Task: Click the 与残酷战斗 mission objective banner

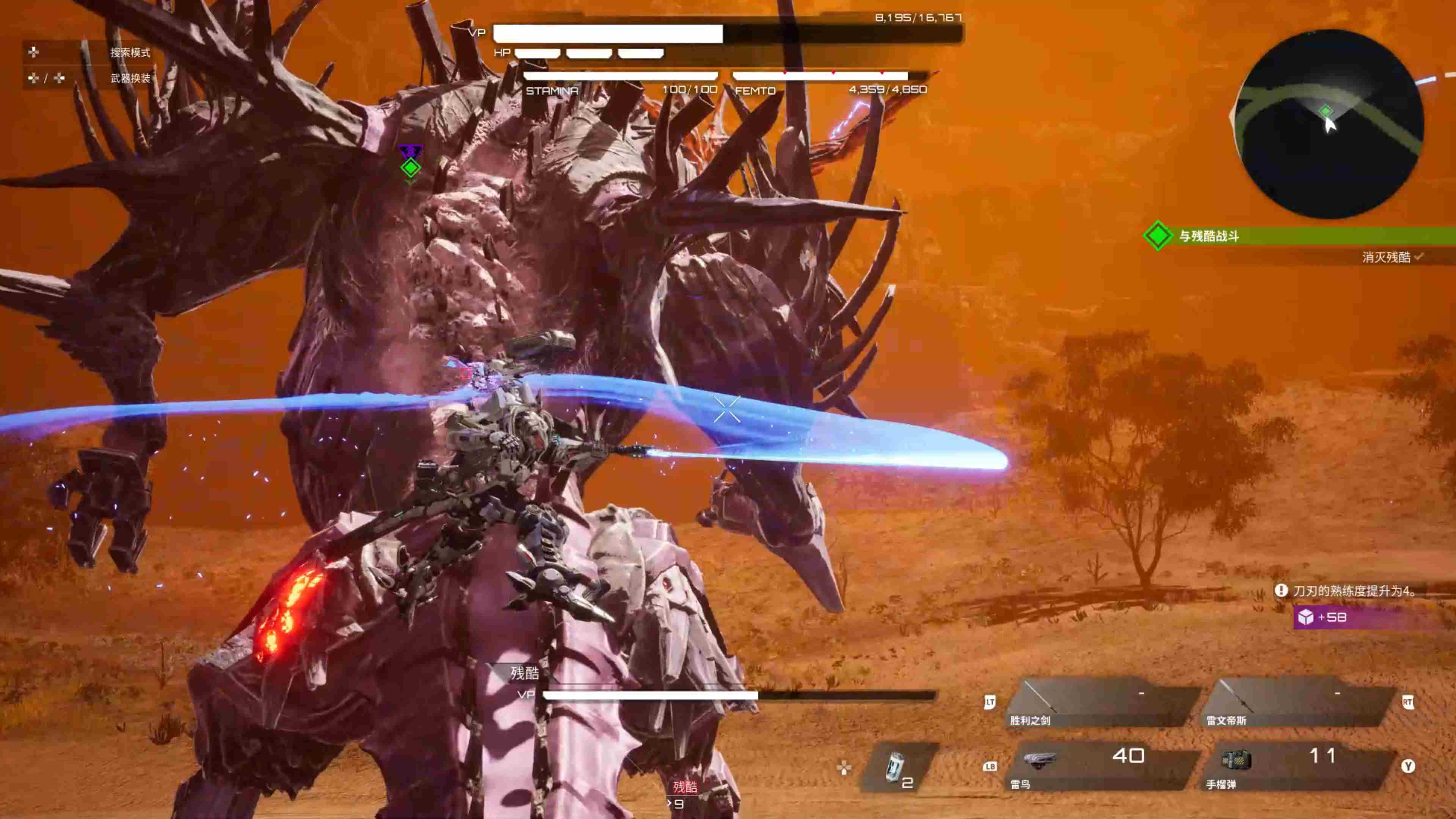Action: pos(1300,236)
